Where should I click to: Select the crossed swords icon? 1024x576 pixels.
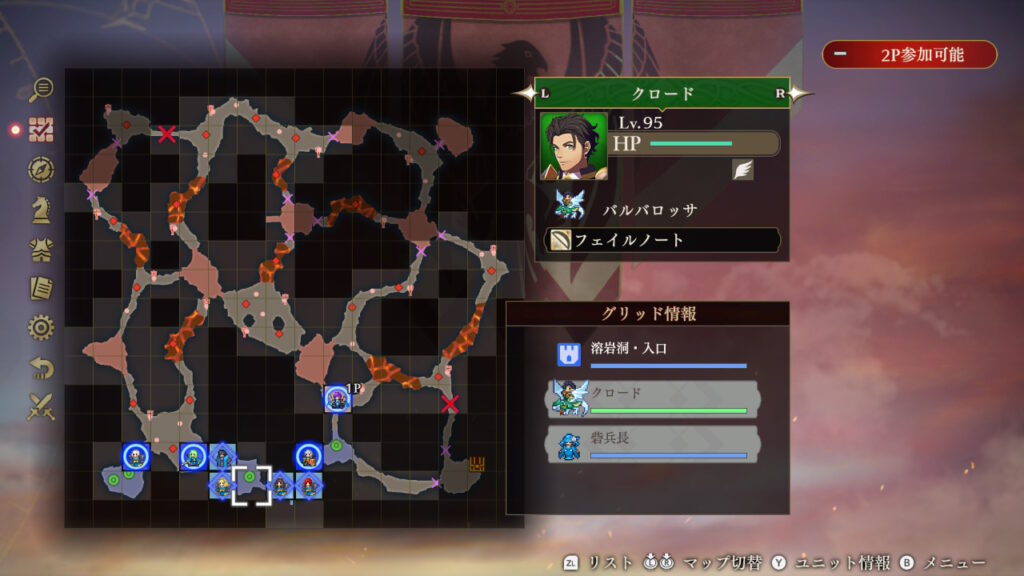(x=41, y=407)
